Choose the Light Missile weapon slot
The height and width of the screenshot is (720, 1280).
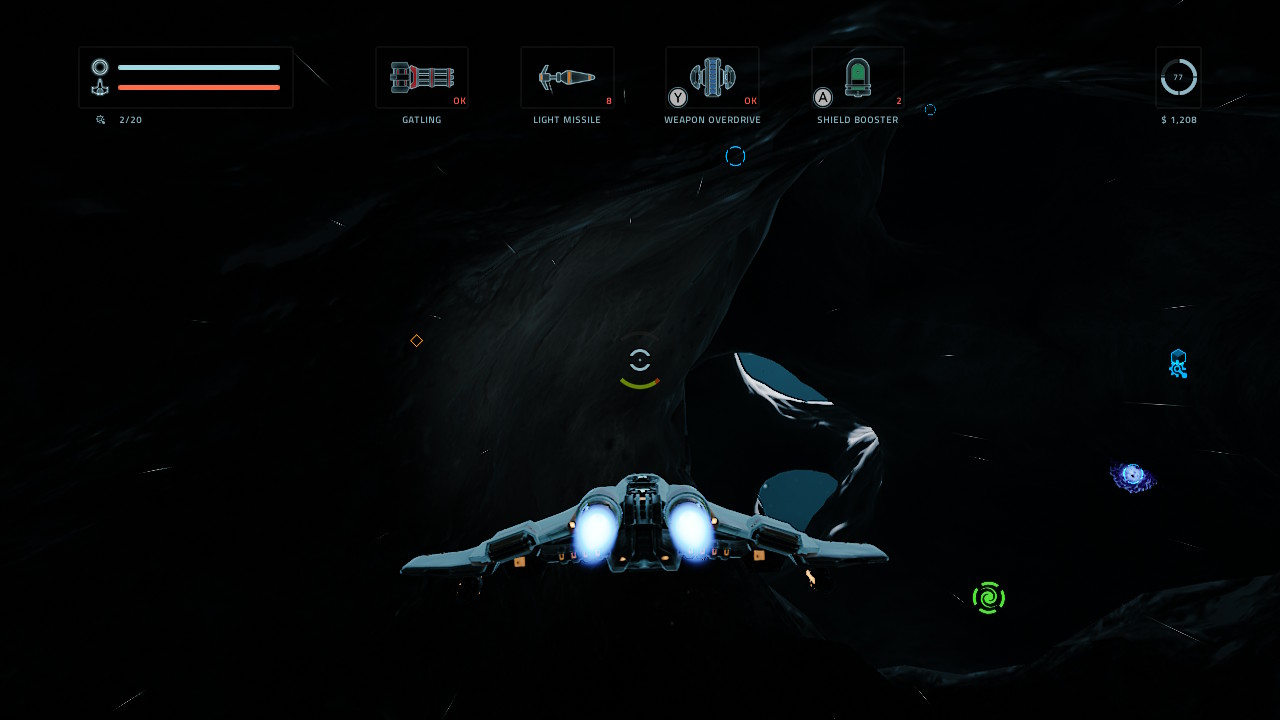click(x=567, y=78)
